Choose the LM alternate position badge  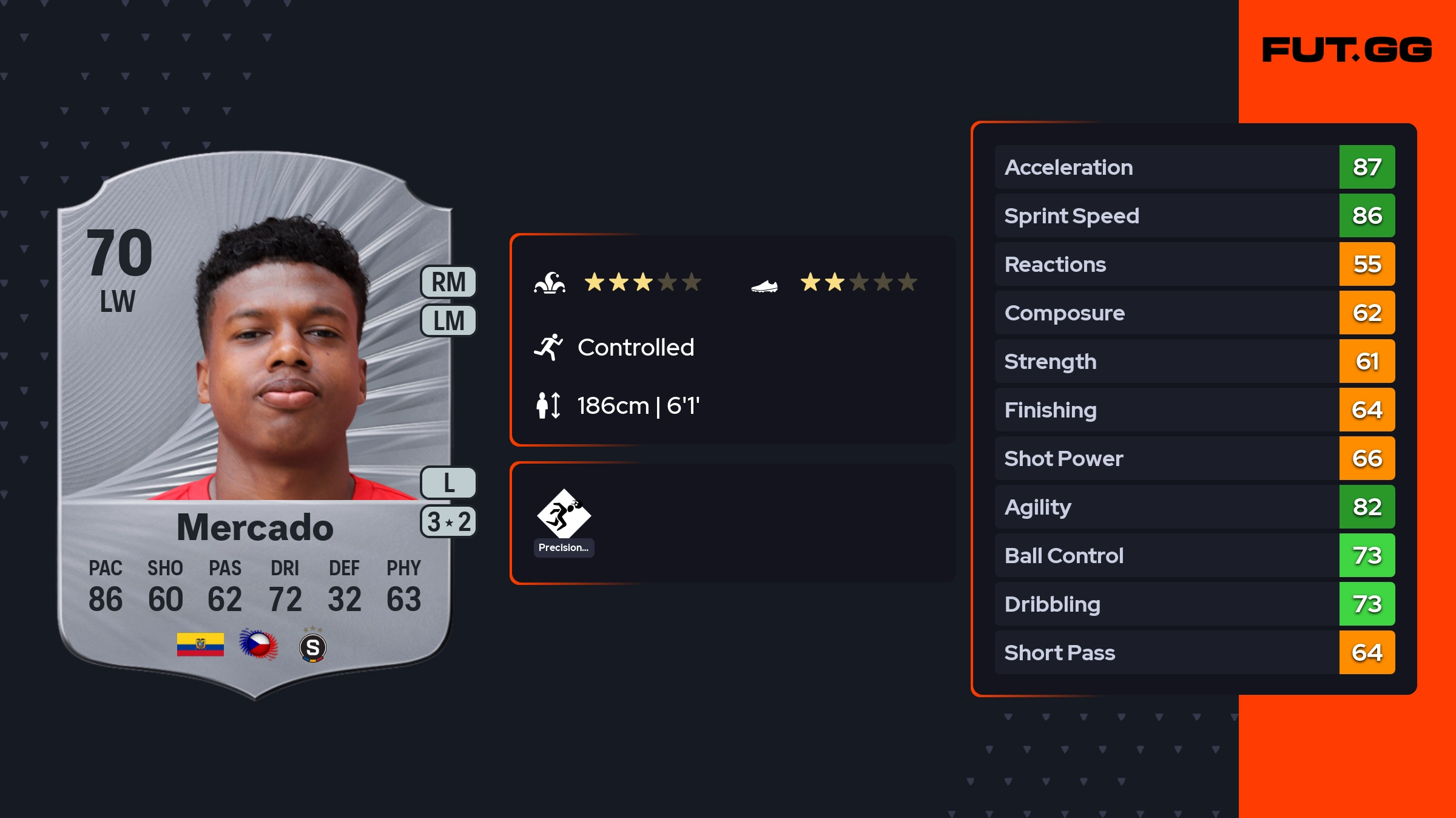448,320
